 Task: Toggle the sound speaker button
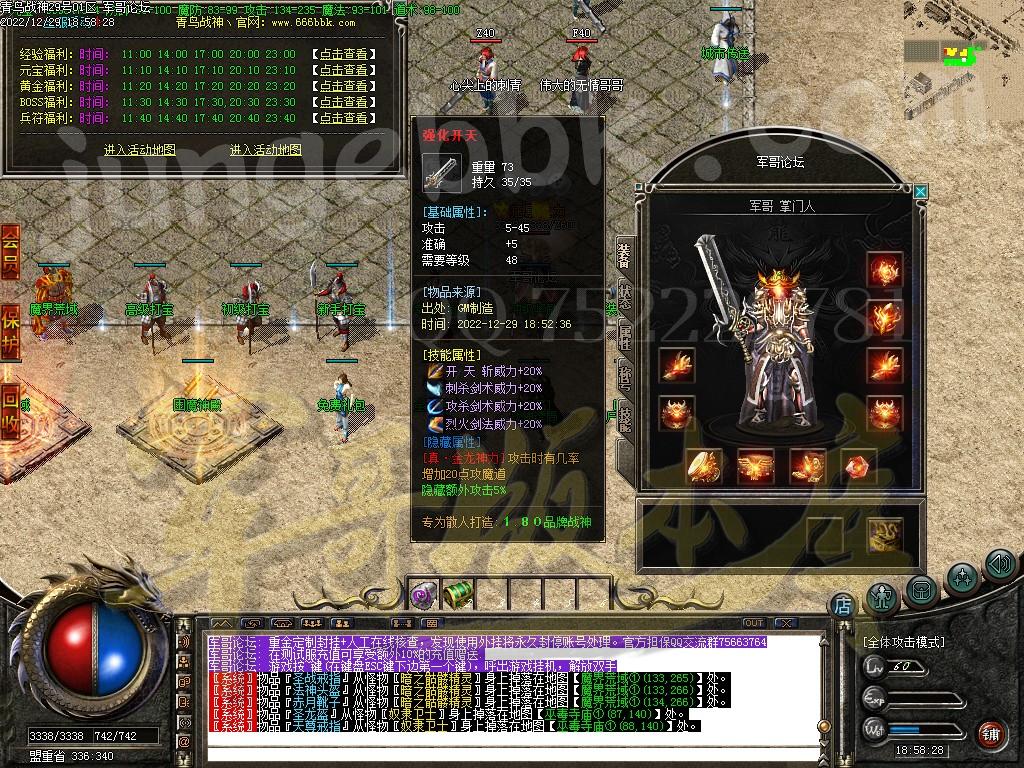click(x=999, y=565)
